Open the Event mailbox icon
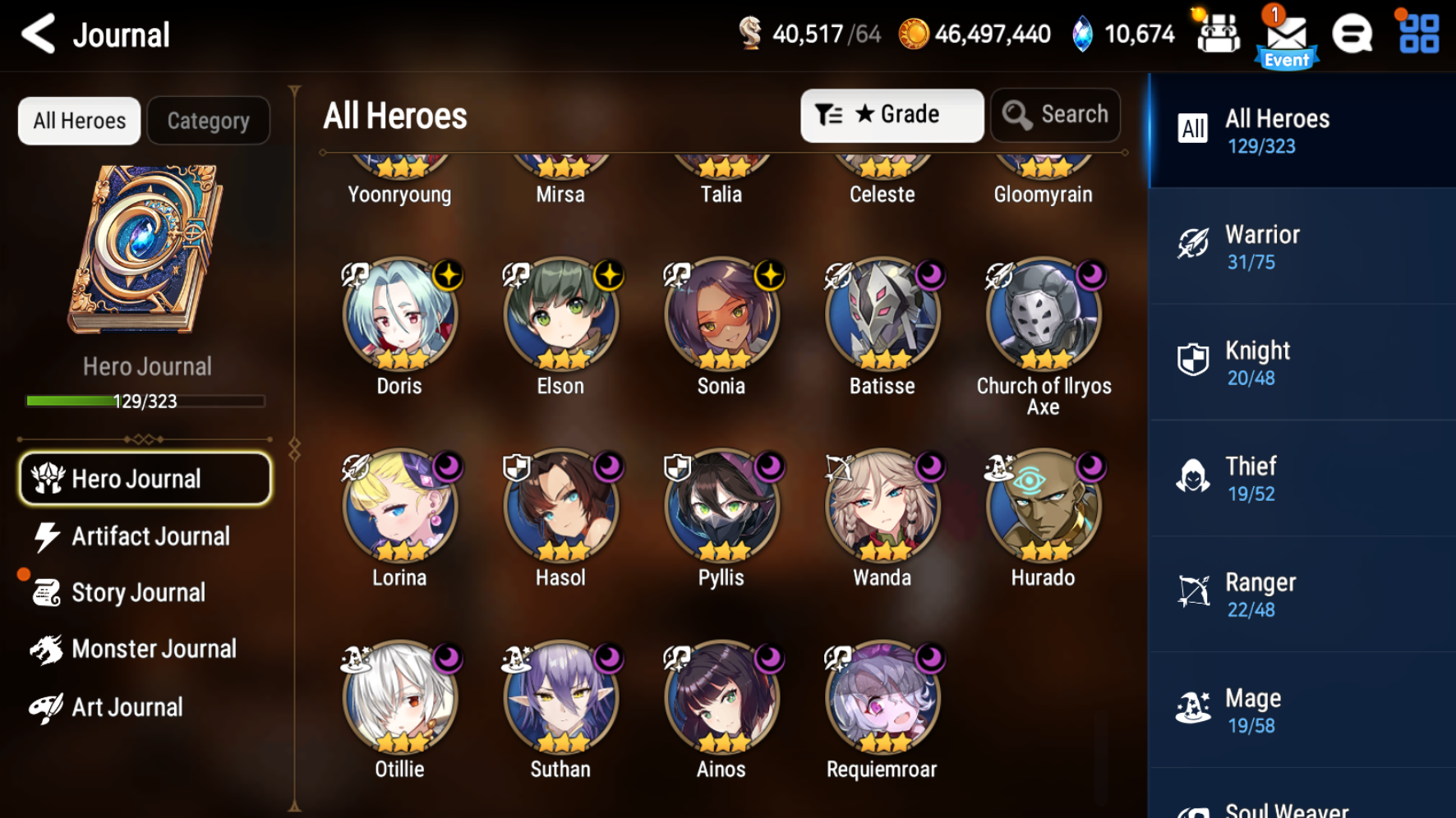The width and height of the screenshot is (1456, 818). click(1286, 38)
